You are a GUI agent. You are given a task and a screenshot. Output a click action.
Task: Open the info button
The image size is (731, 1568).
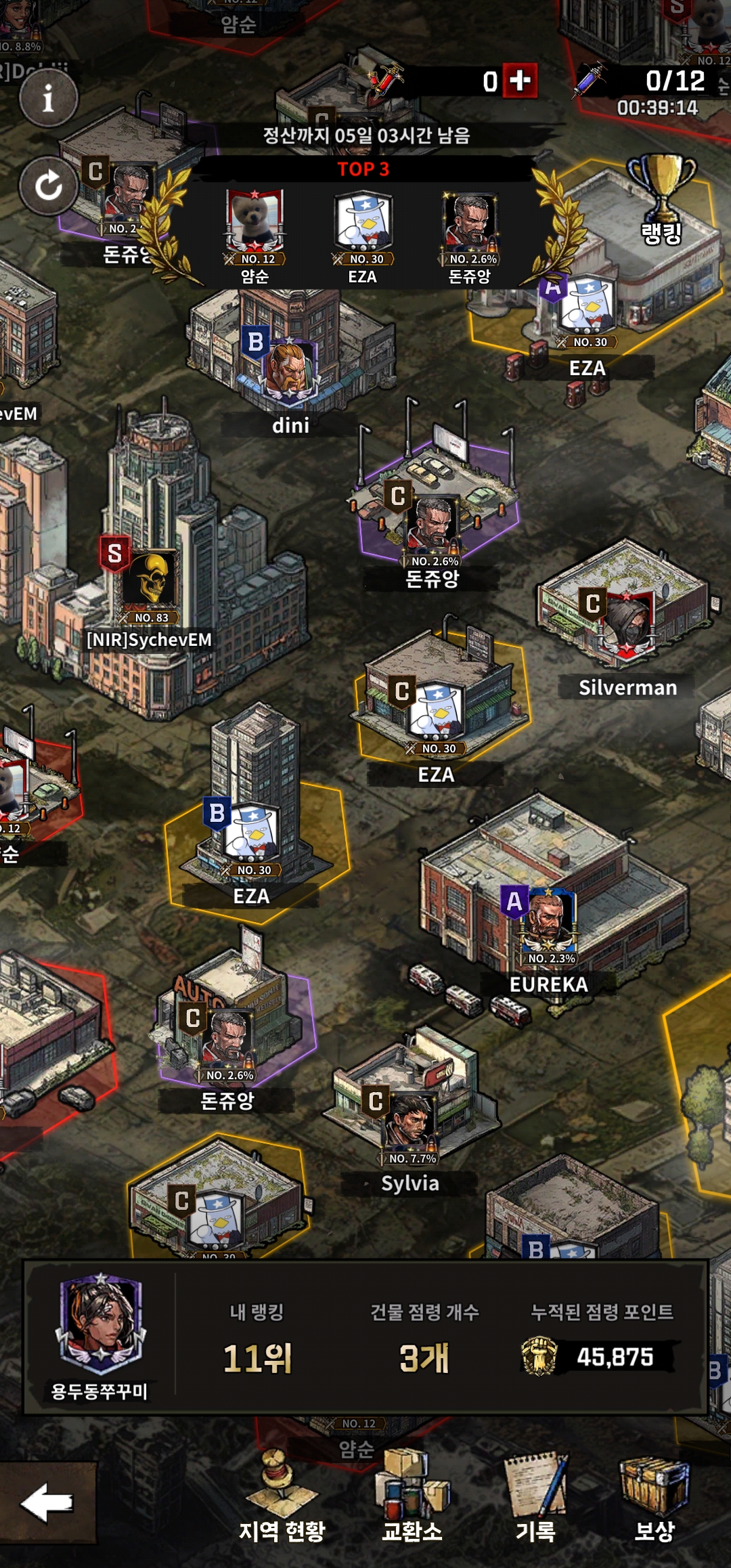[48, 99]
